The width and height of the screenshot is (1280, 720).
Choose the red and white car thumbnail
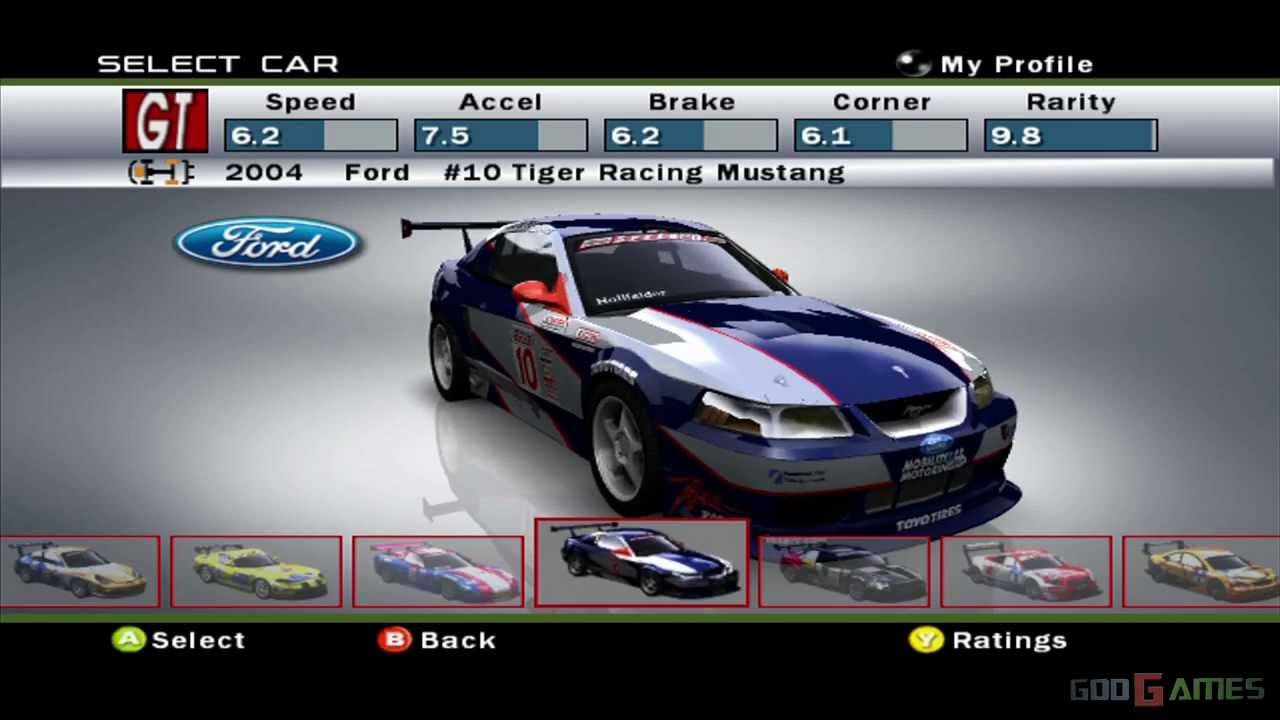click(1026, 571)
